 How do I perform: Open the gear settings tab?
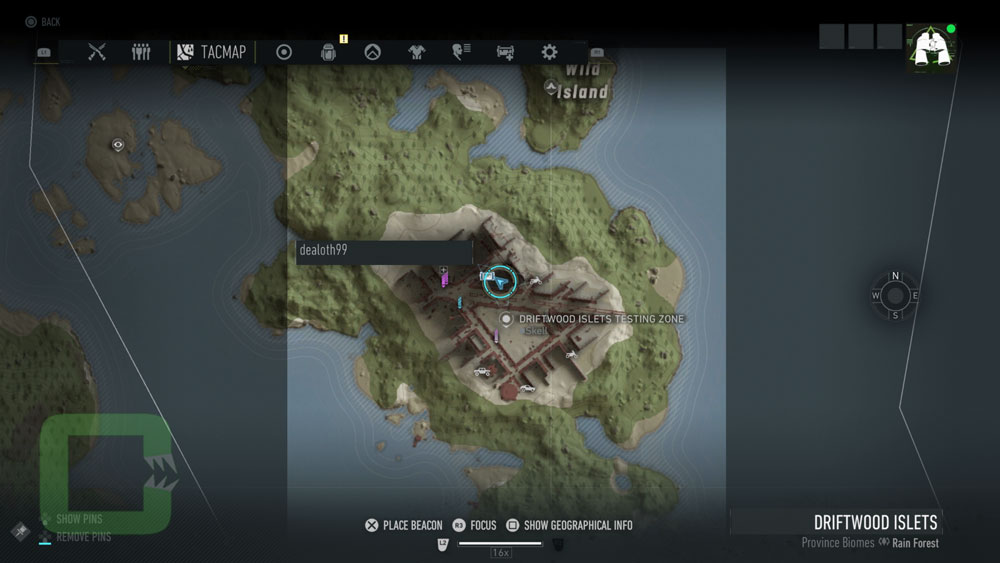pos(549,52)
